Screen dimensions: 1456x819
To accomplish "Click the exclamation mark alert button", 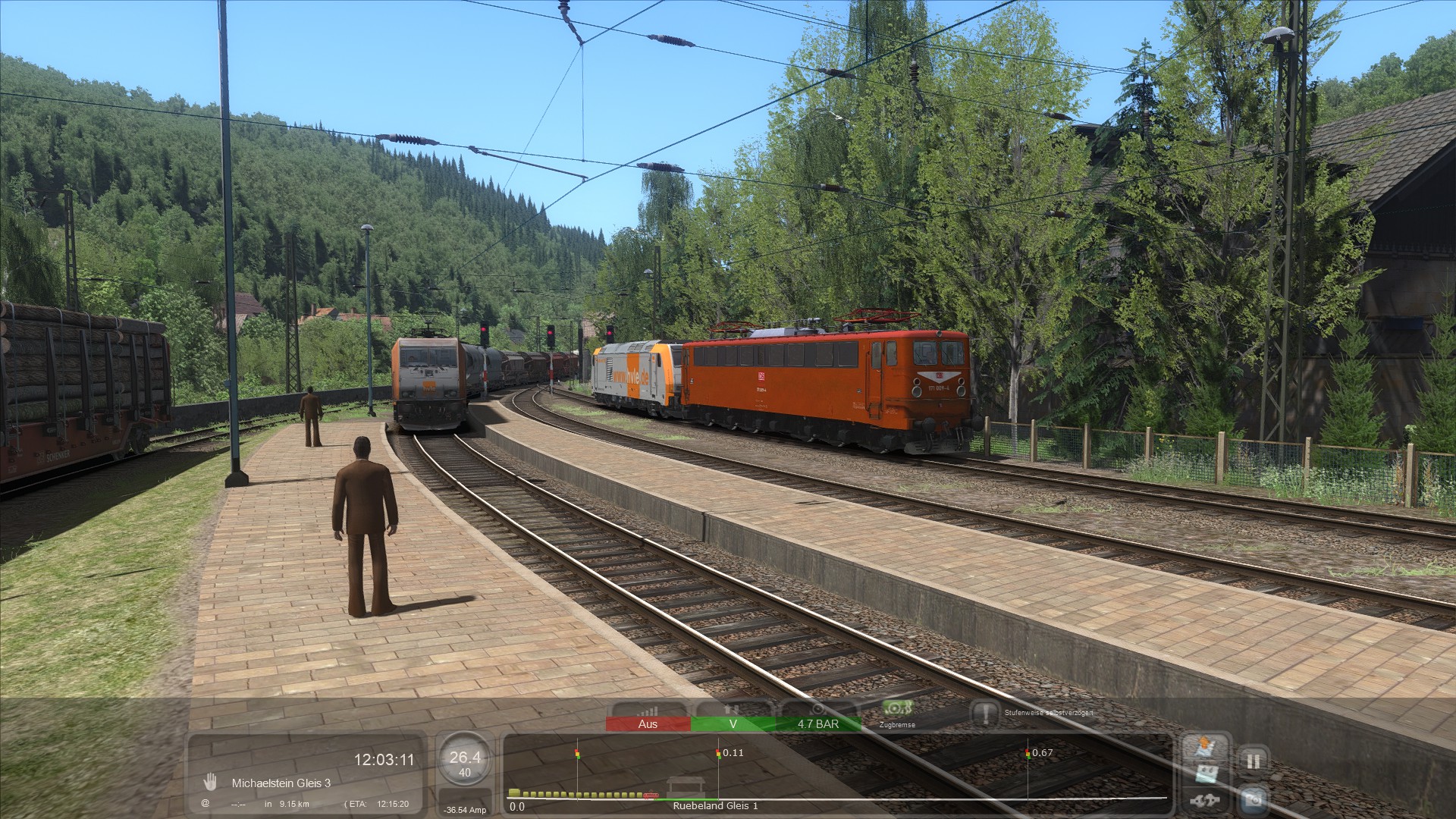I will click(985, 714).
